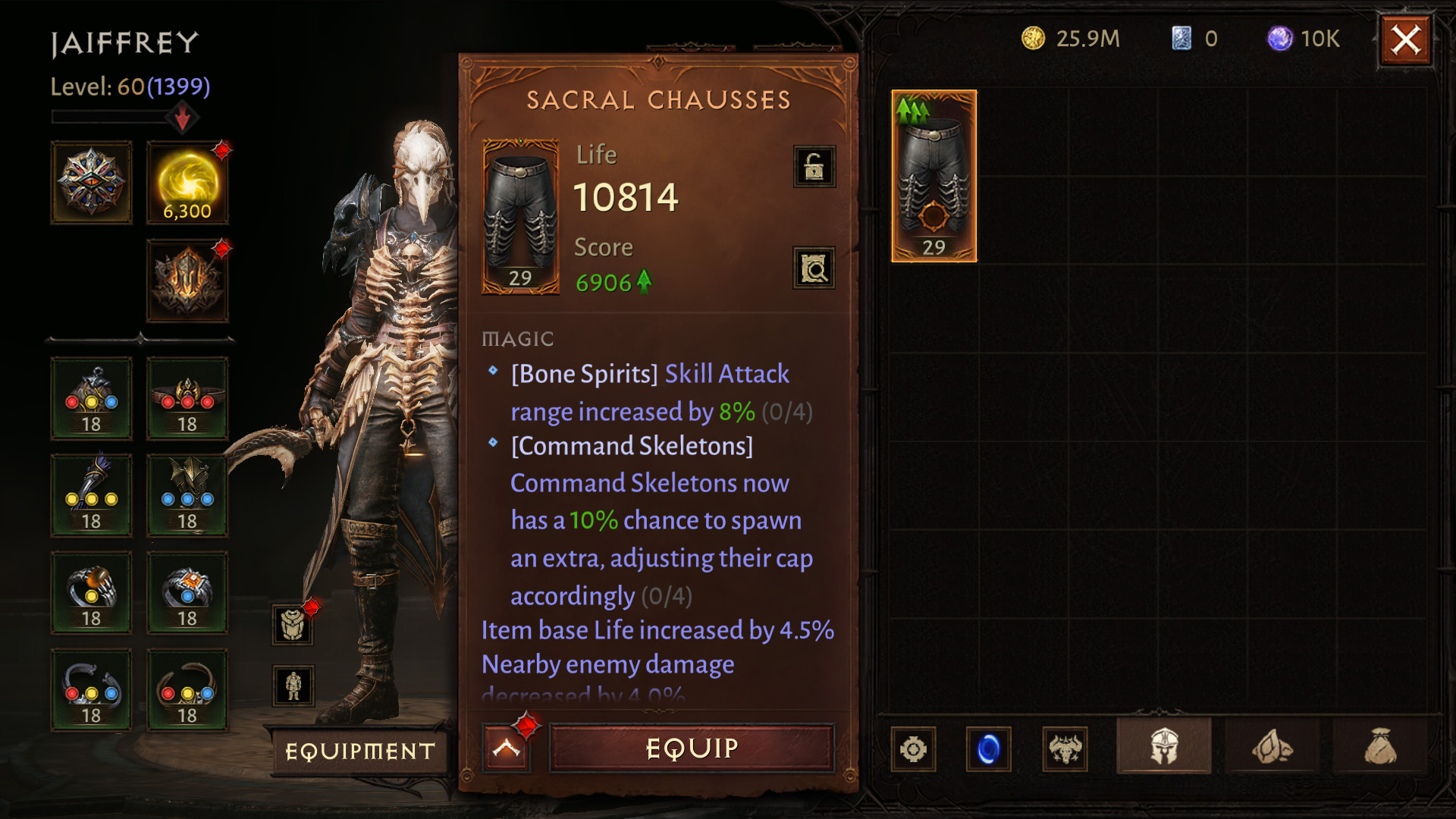This screenshot has height=819, width=1456.
Task: Select the golden orb showing 6,300
Action: click(x=187, y=182)
